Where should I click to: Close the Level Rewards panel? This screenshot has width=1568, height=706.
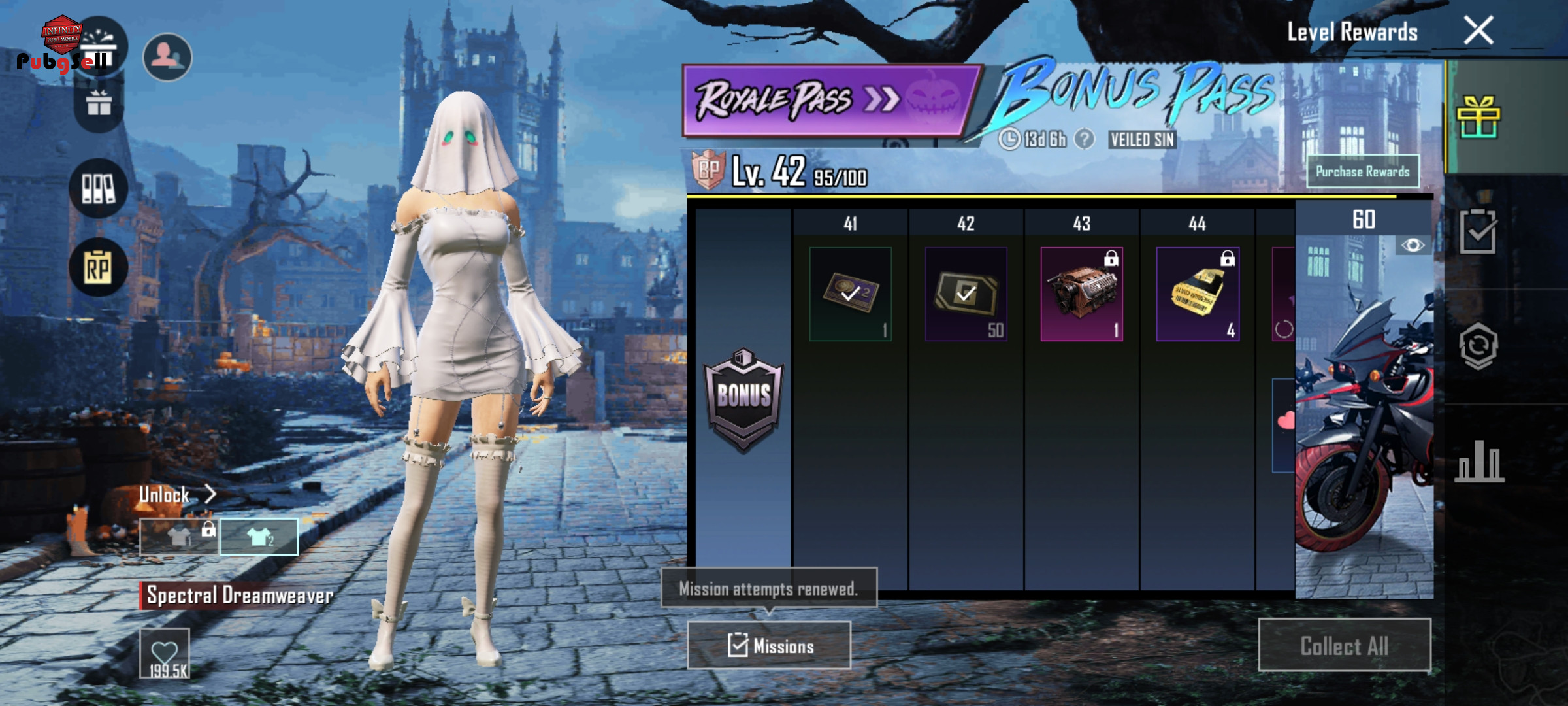[x=1478, y=31]
